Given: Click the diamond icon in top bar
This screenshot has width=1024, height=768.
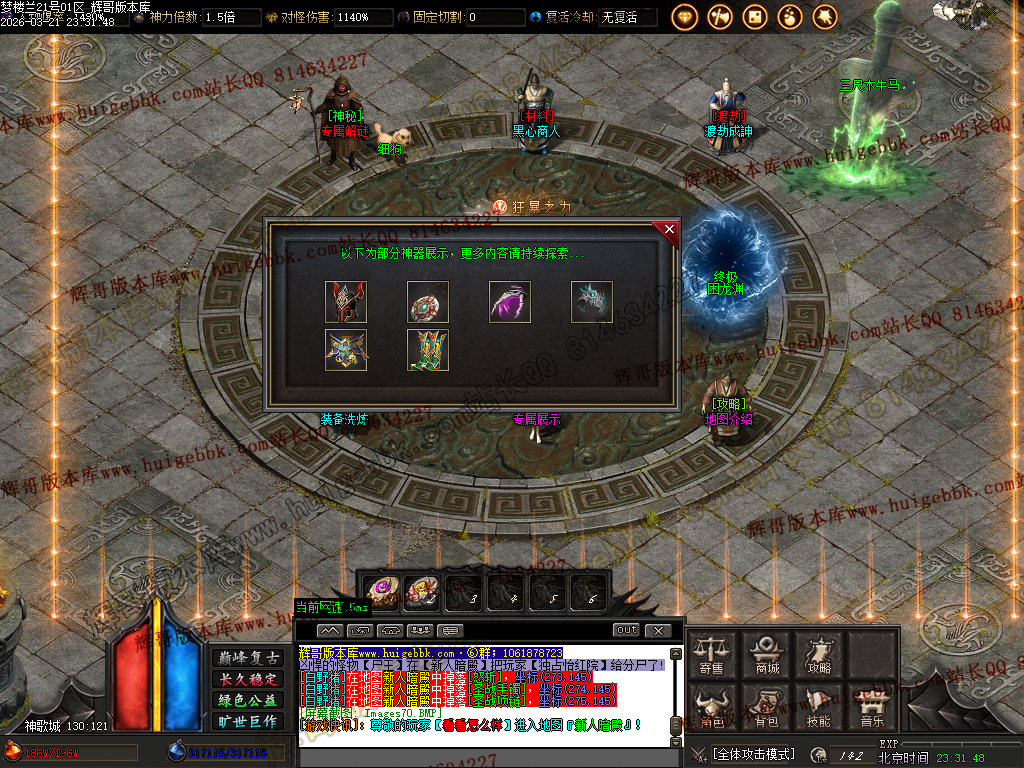Looking at the screenshot, I should click(x=685, y=16).
